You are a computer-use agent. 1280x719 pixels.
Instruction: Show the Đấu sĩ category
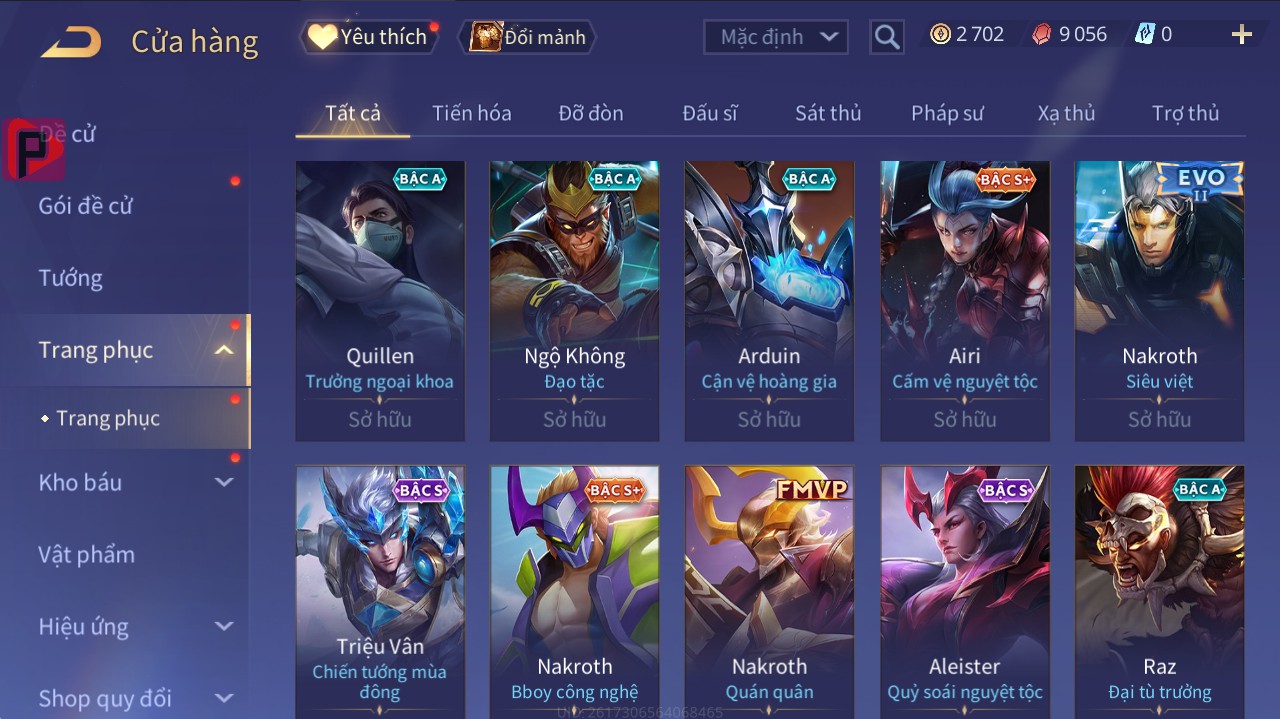click(x=709, y=113)
